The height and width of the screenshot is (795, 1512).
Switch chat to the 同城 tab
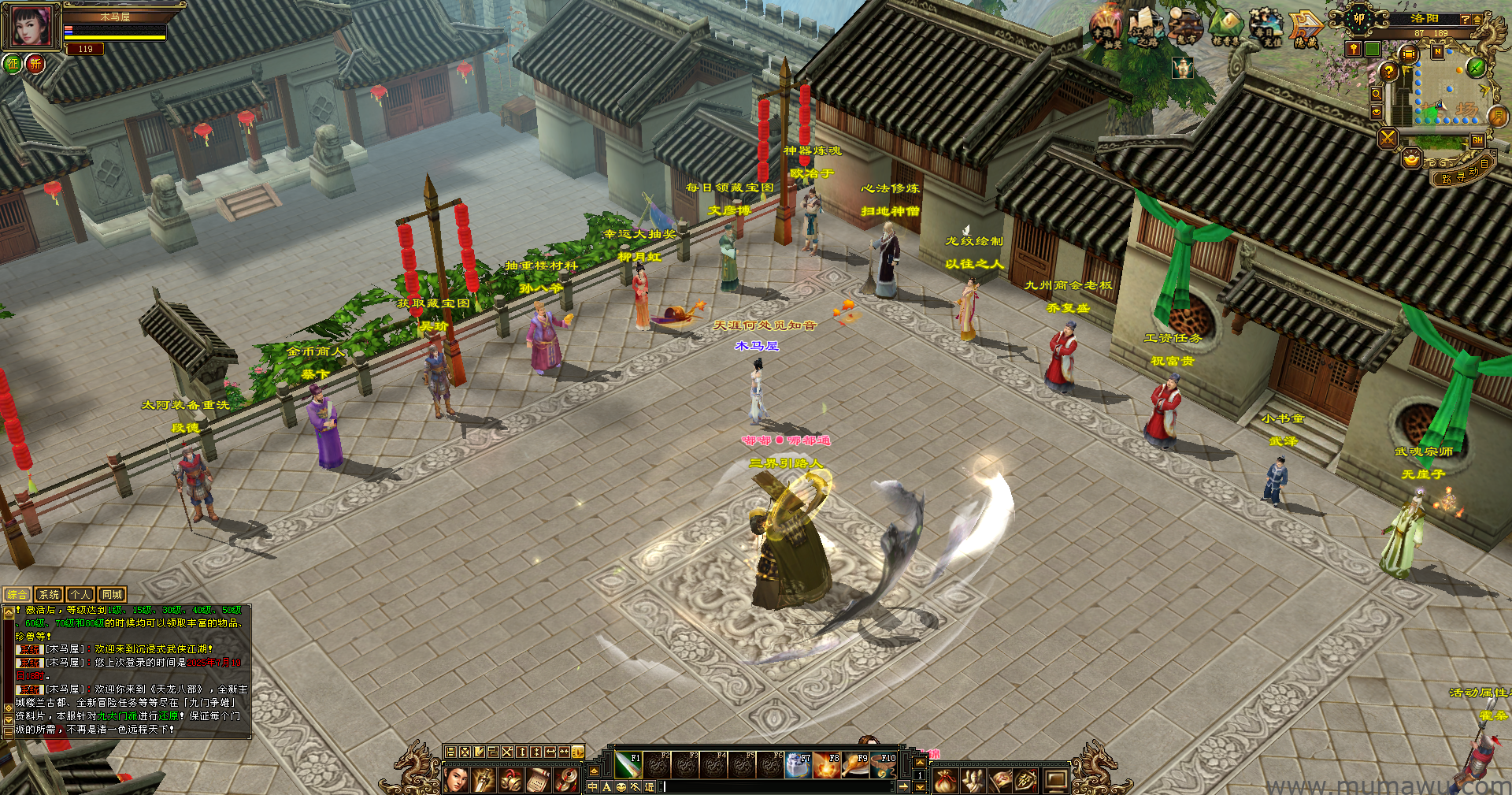(x=112, y=595)
